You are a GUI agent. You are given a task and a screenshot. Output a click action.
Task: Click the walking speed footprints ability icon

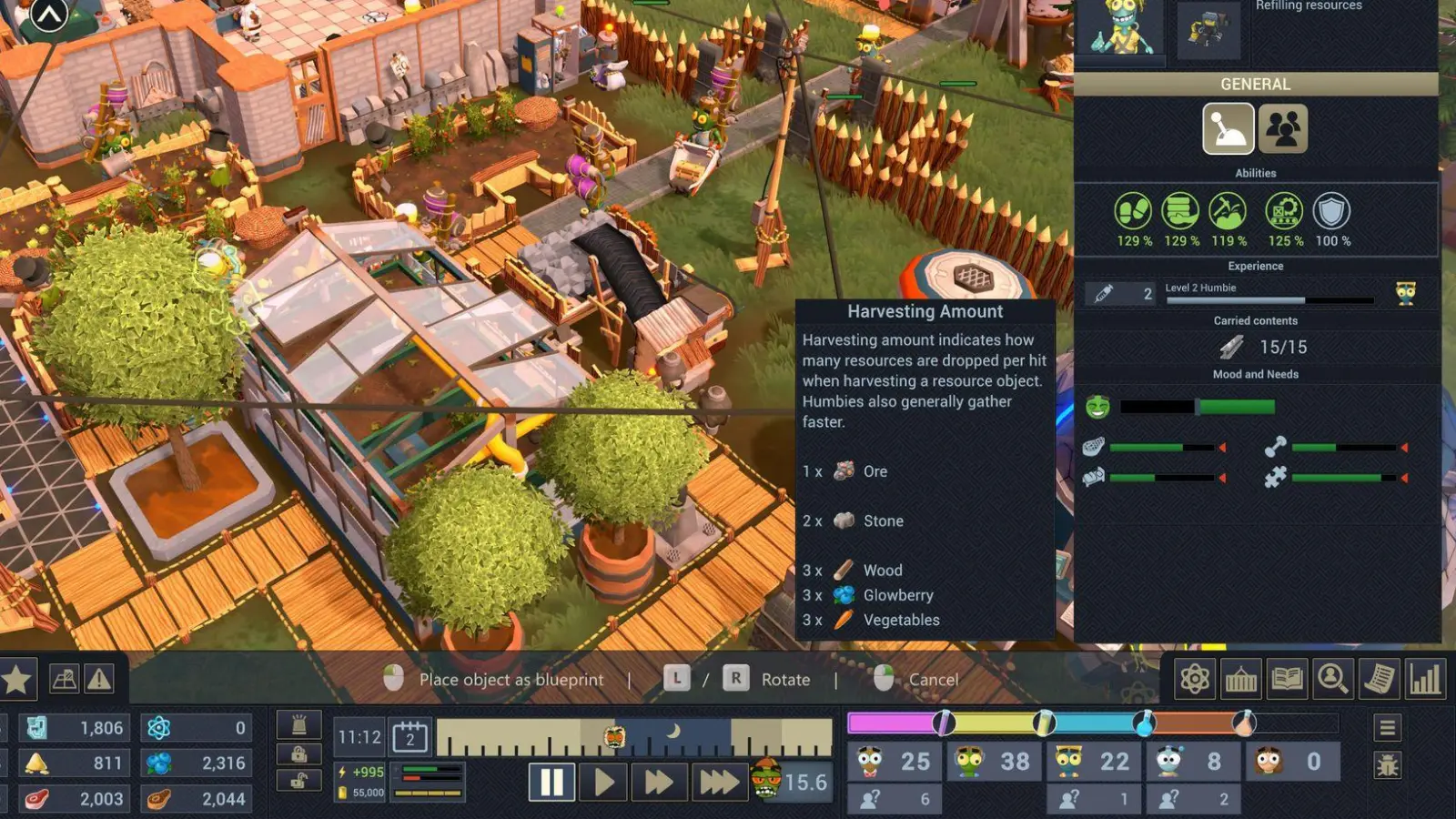(x=1133, y=212)
